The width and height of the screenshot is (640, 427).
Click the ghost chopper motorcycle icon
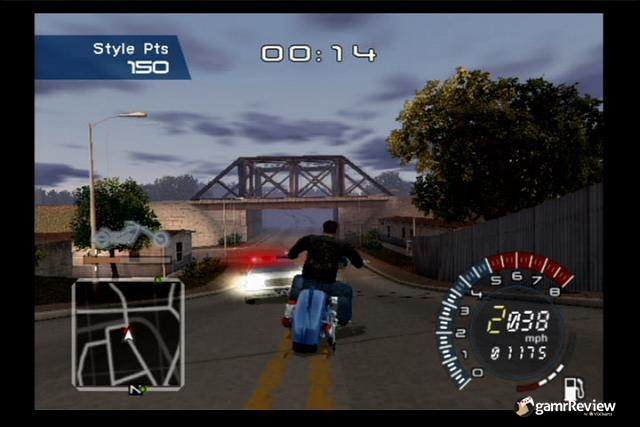[x=132, y=236]
